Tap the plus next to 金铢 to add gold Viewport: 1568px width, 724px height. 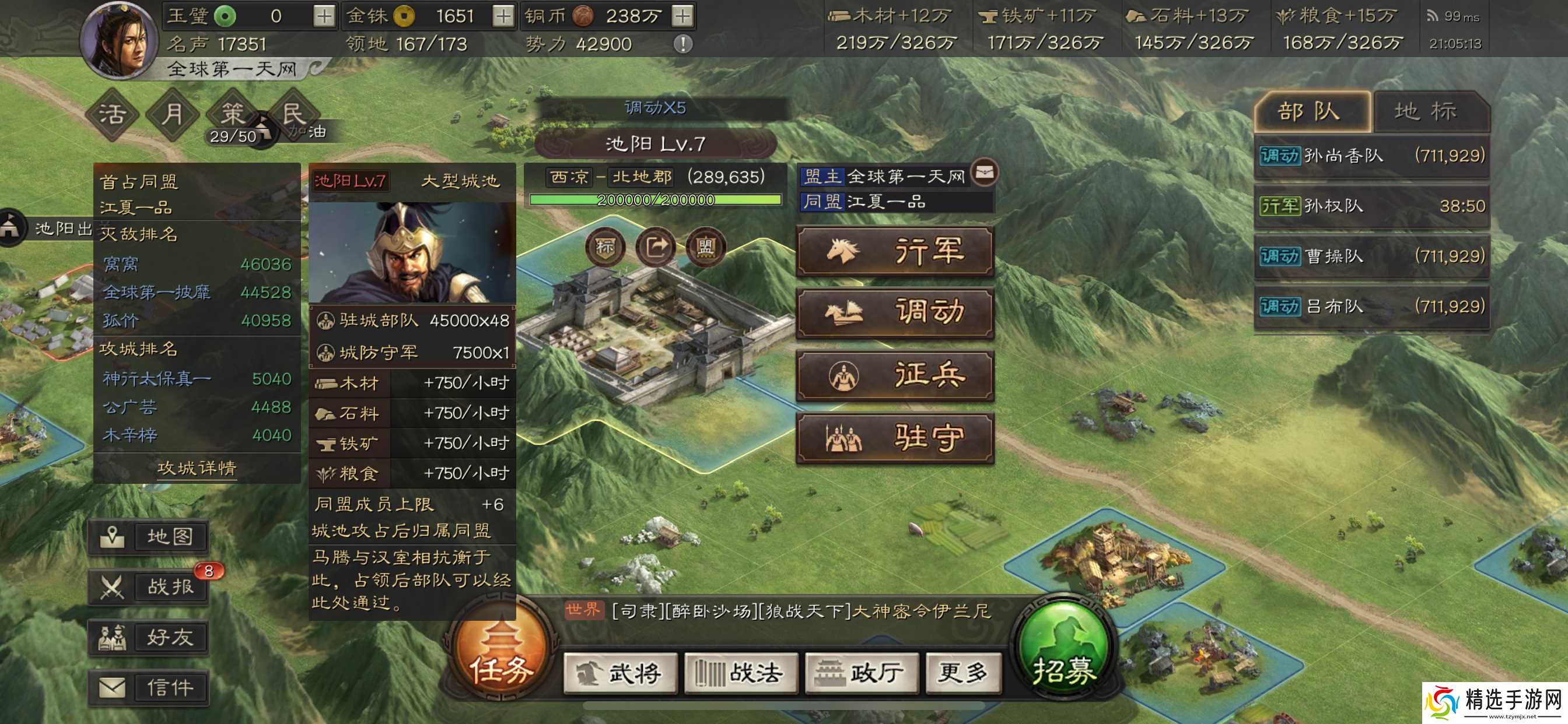(x=503, y=16)
